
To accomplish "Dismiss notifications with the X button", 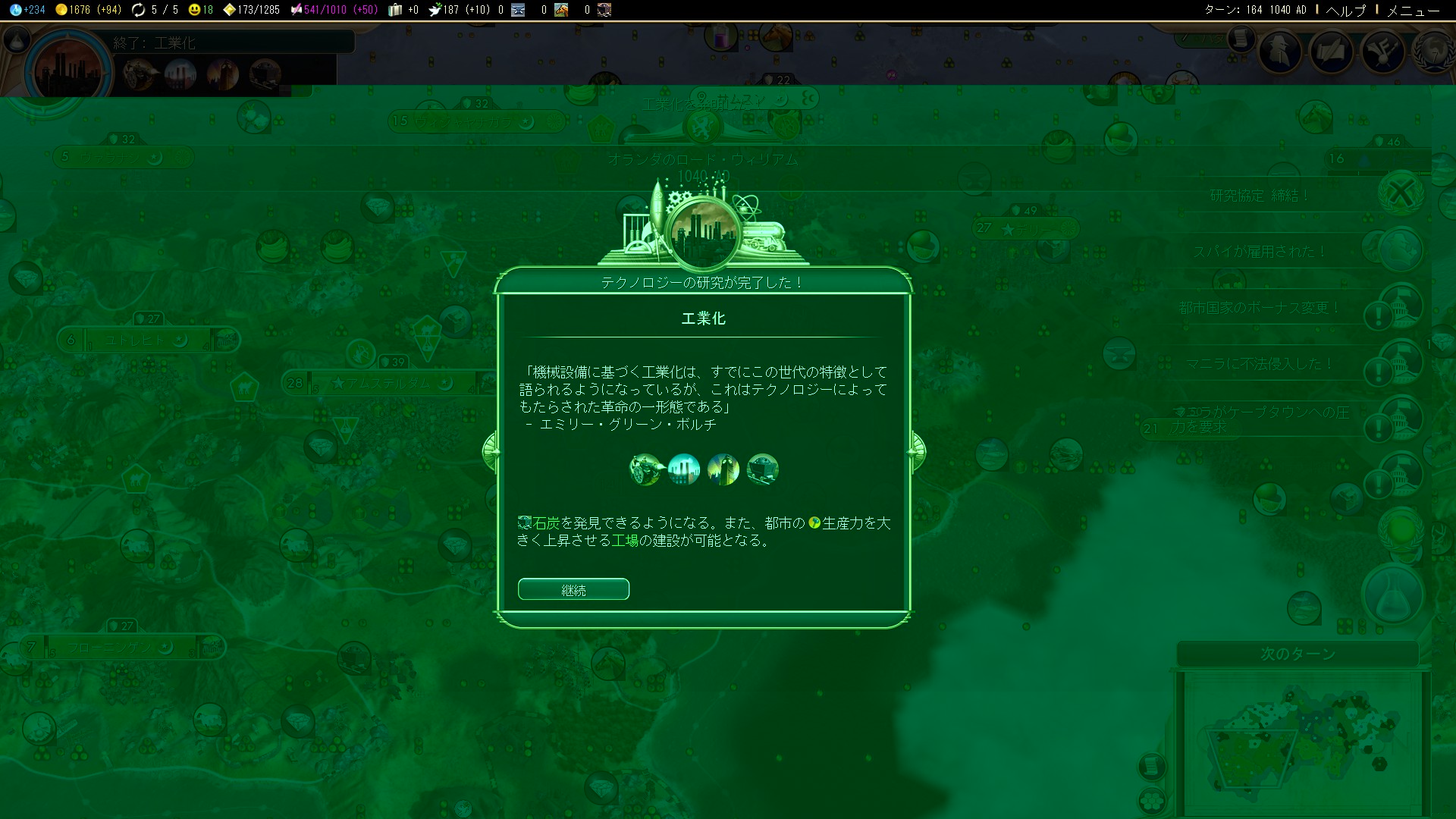I will point(1401,193).
